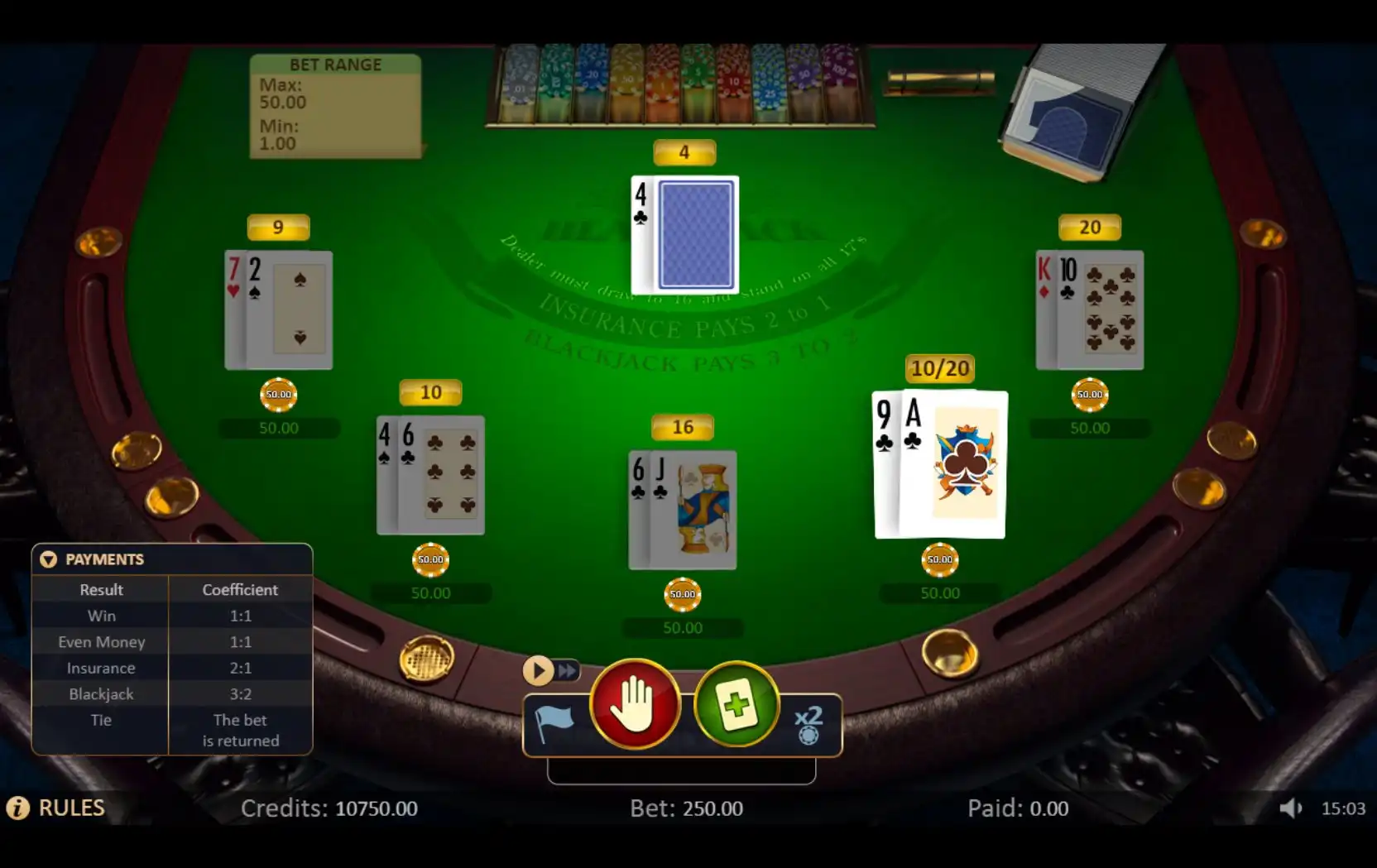The width and height of the screenshot is (1377, 868).
Task: Surrender with the white flag icon
Action: point(554,723)
